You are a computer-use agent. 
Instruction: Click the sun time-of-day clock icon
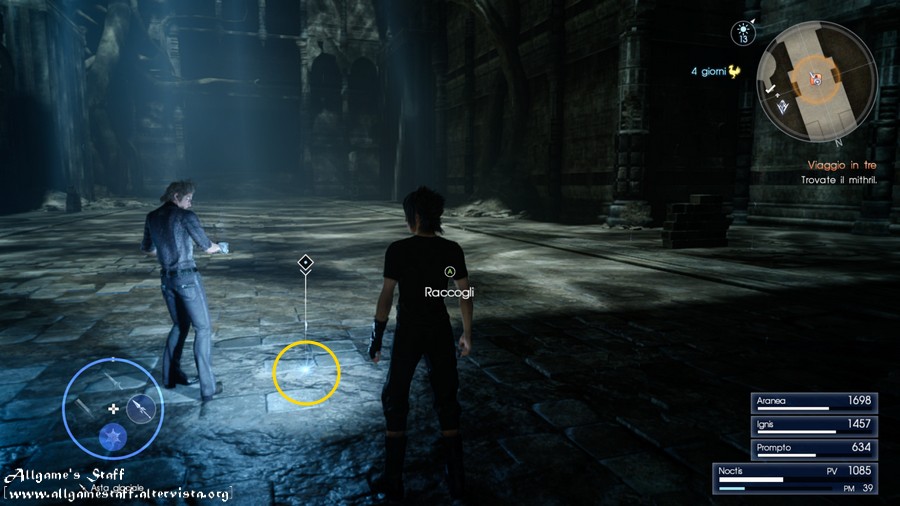pos(744,34)
